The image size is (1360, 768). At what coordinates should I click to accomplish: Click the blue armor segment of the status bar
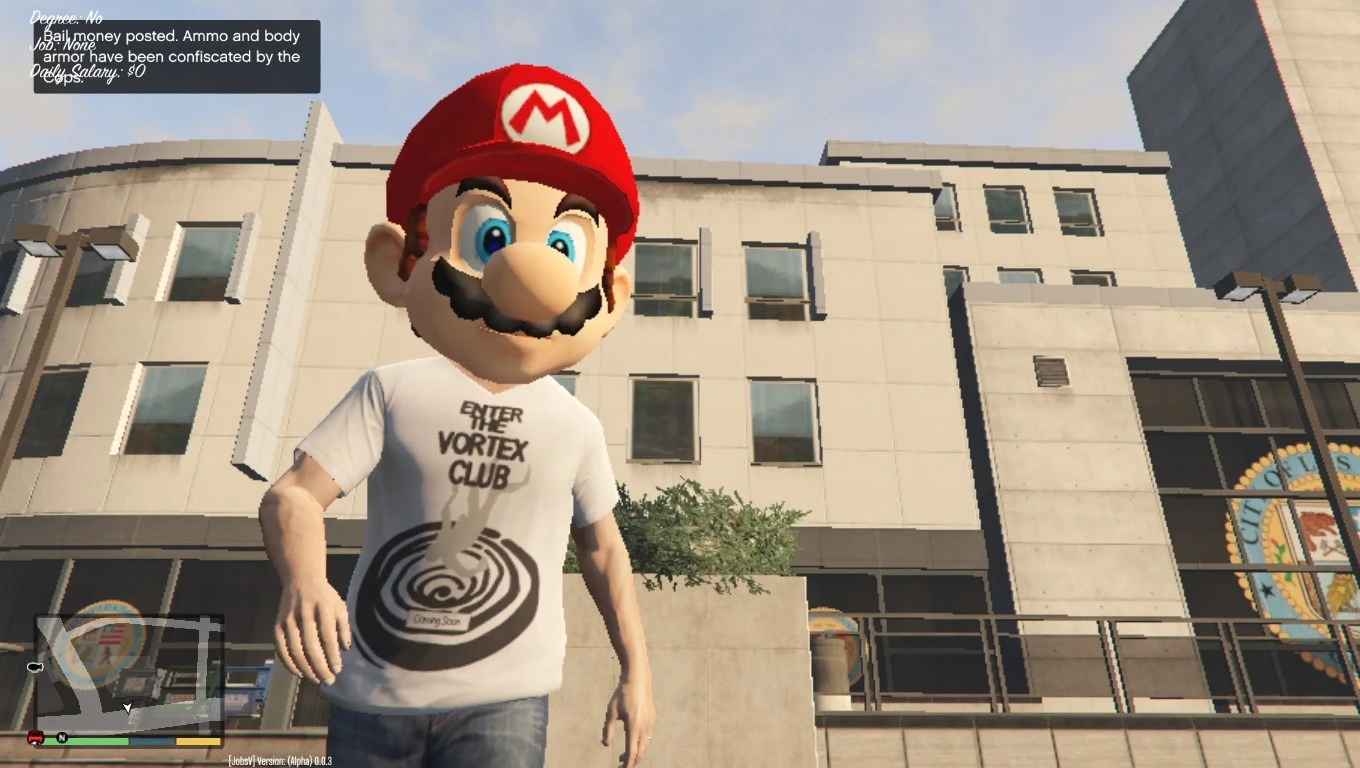coord(152,741)
